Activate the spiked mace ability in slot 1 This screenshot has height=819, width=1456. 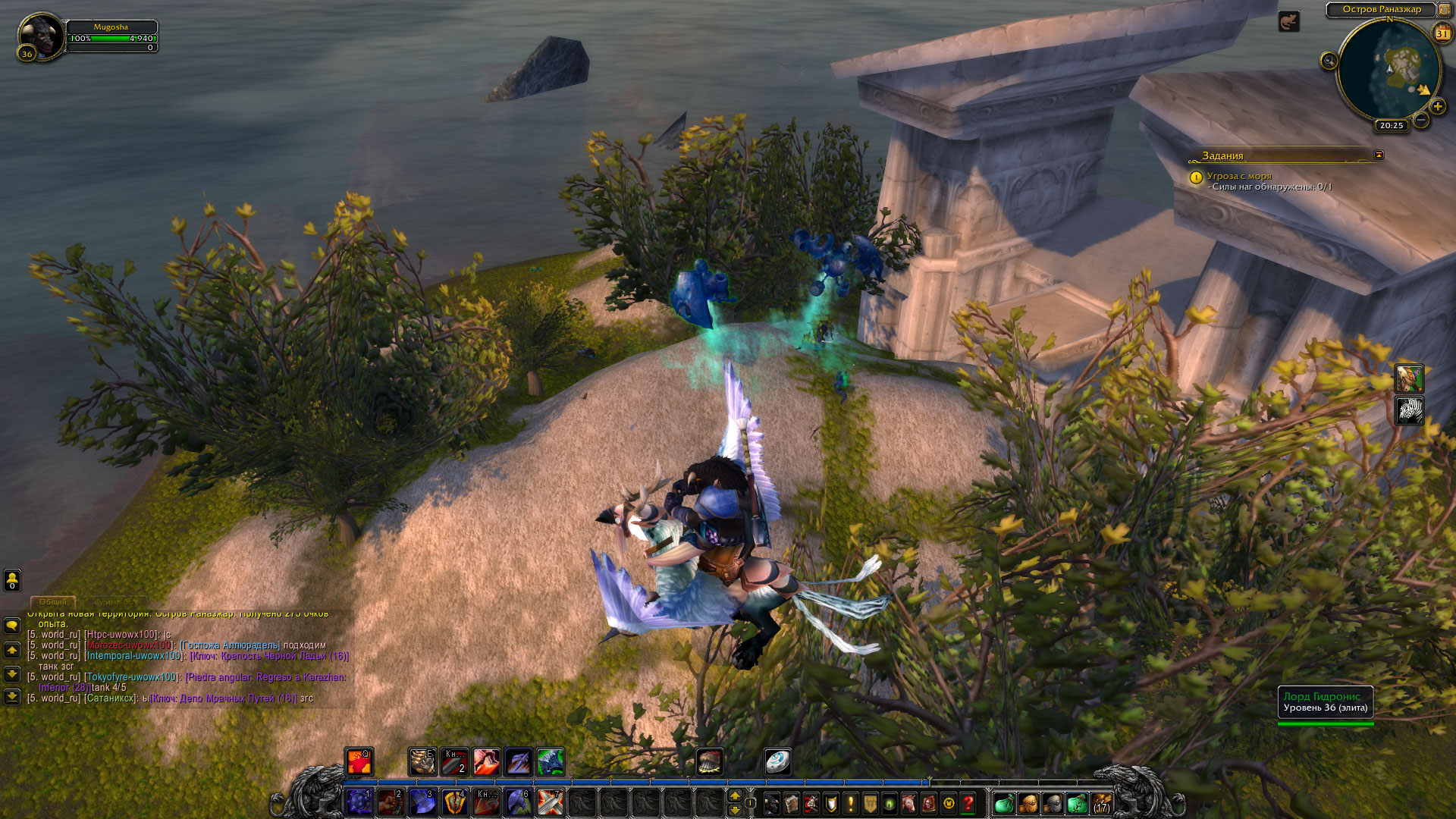click(359, 802)
